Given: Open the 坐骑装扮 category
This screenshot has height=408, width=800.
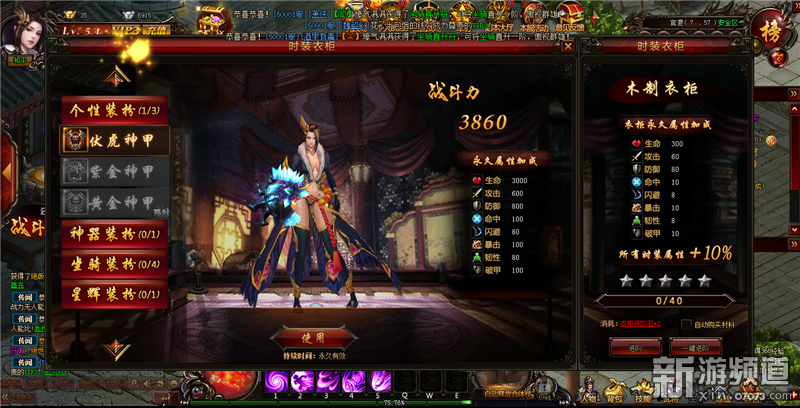Looking at the screenshot, I should [113, 264].
